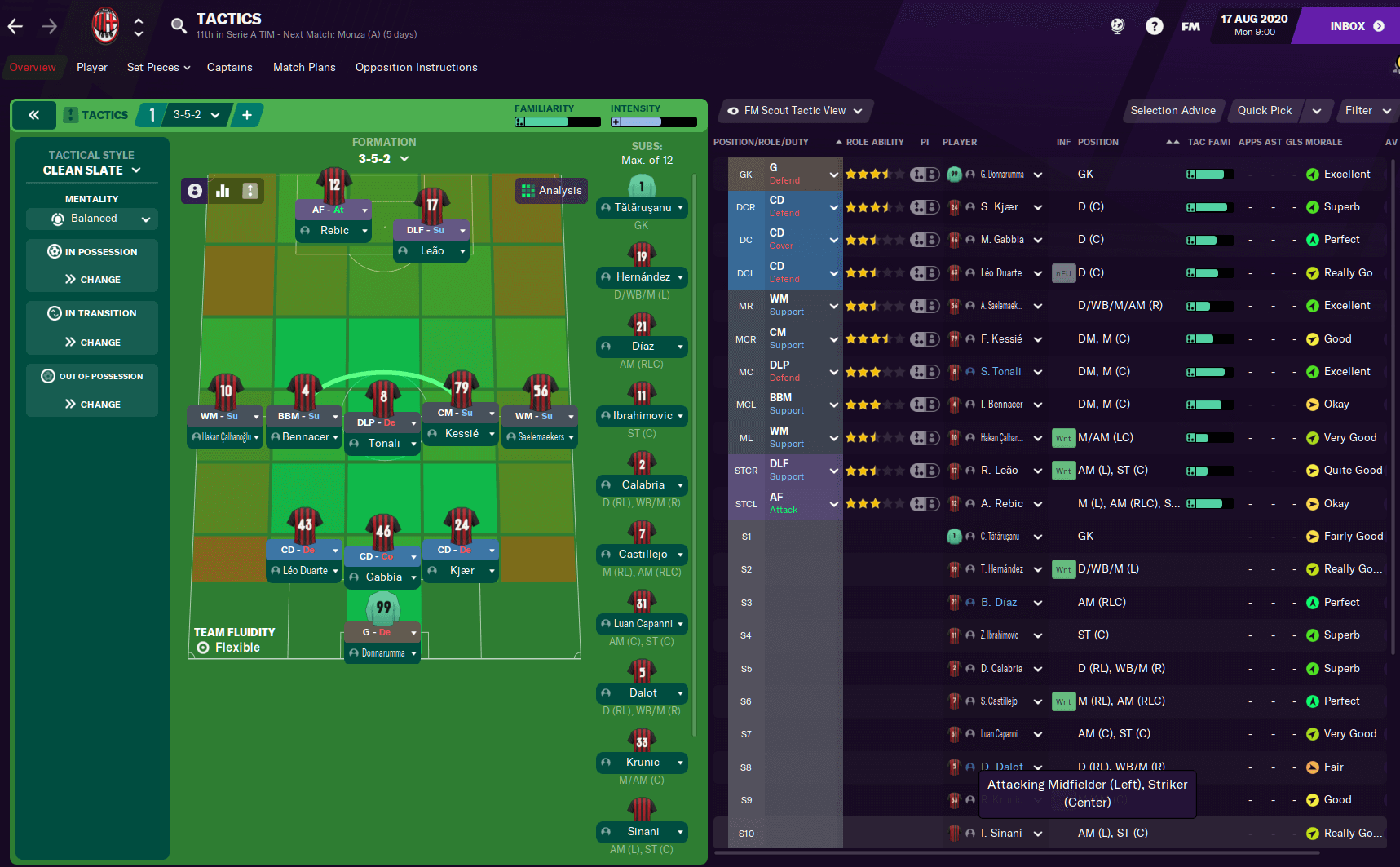The width and height of the screenshot is (1400, 867).
Task: Toggle the bar chart view on the formation
Action: (223, 190)
